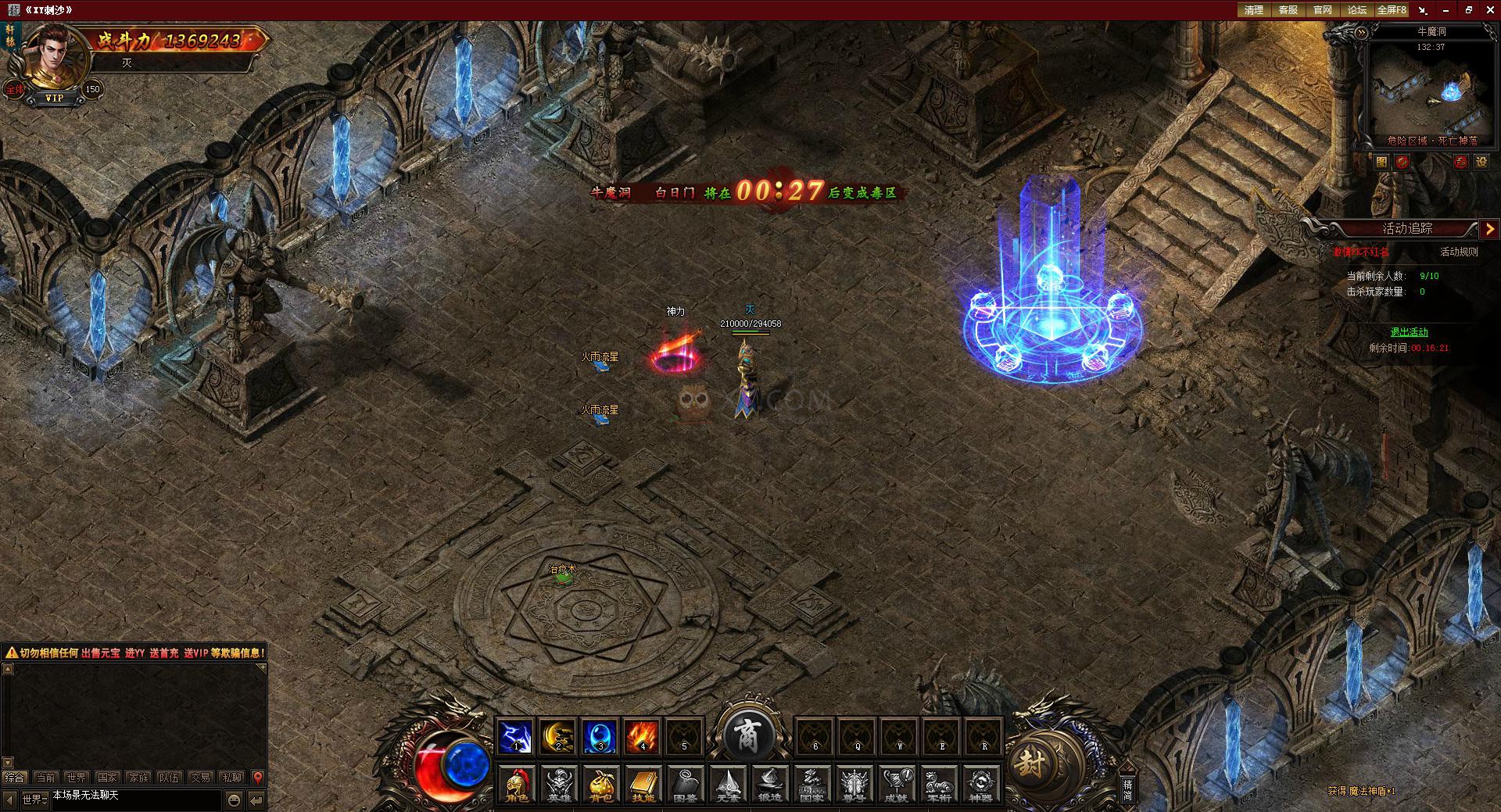Open settings with the 设 button
This screenshot has width=1501, height=812.
(x=1481, y=162)
